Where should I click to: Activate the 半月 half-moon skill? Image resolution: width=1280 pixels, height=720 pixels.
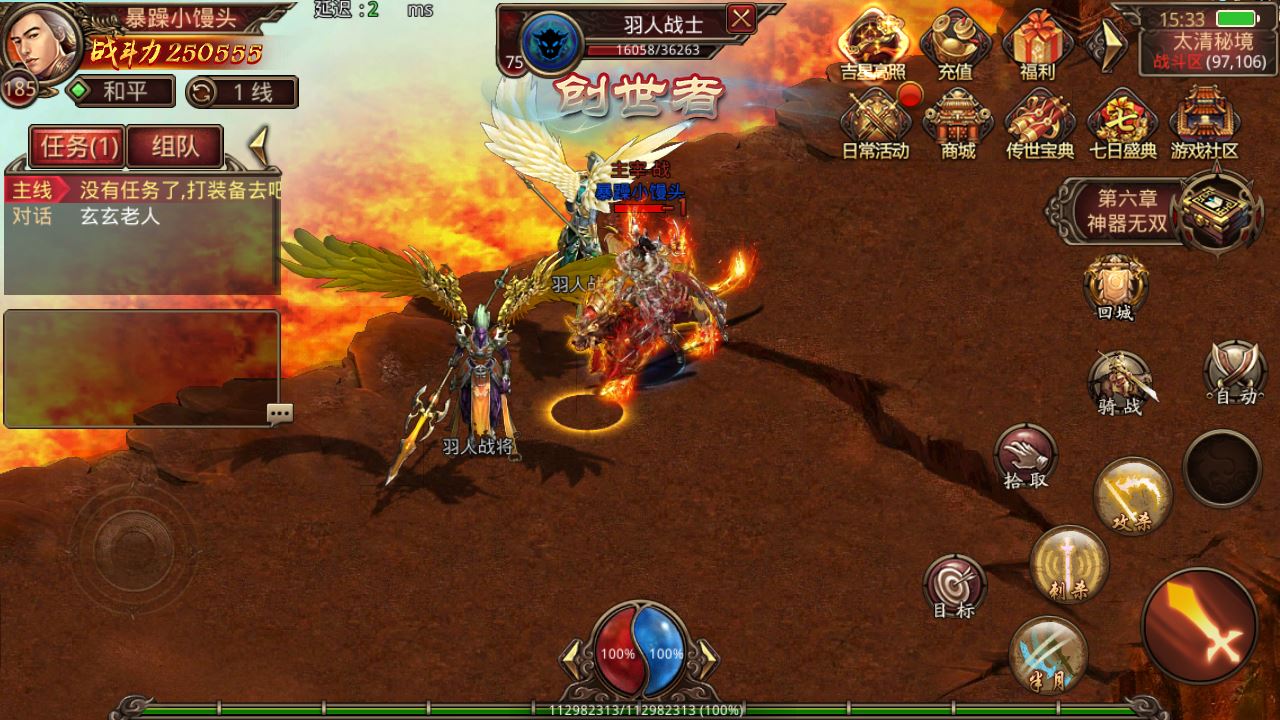click(x=1048, y=652)
